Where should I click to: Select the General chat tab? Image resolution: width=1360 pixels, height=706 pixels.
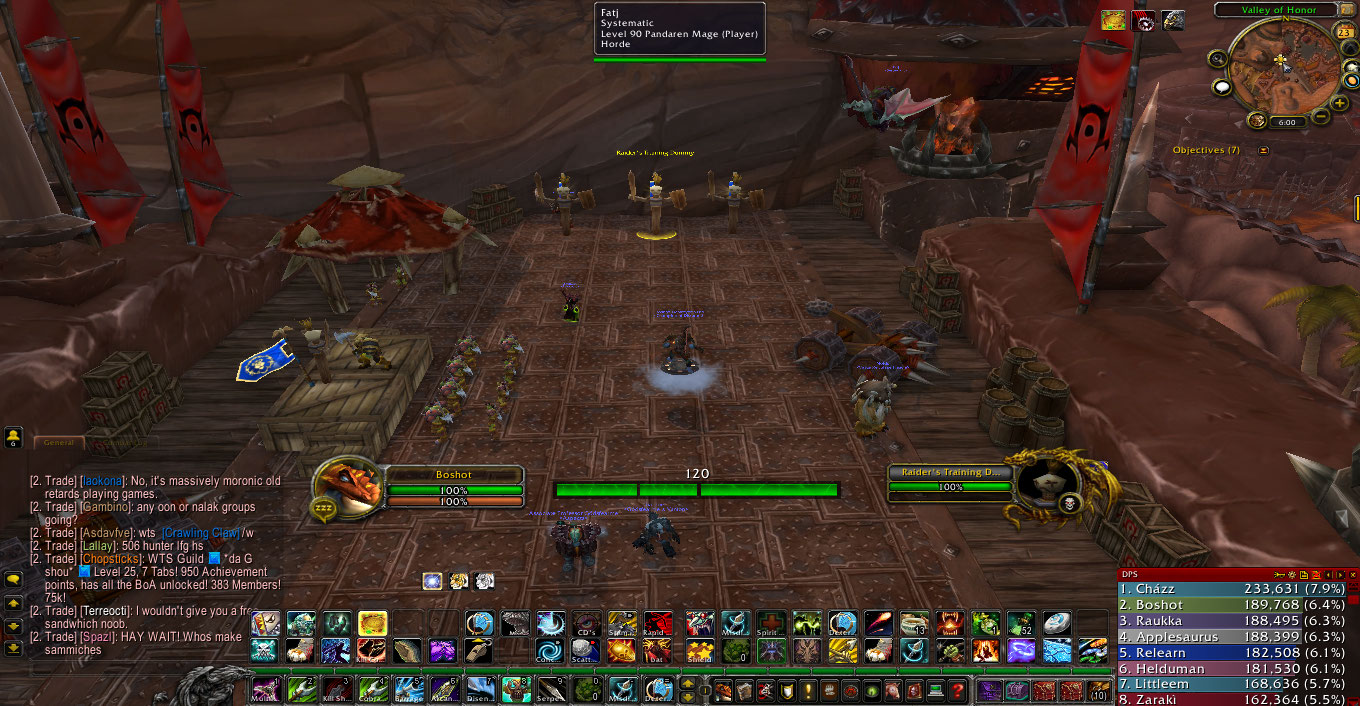pyautogui.click(x=58, y=441)
